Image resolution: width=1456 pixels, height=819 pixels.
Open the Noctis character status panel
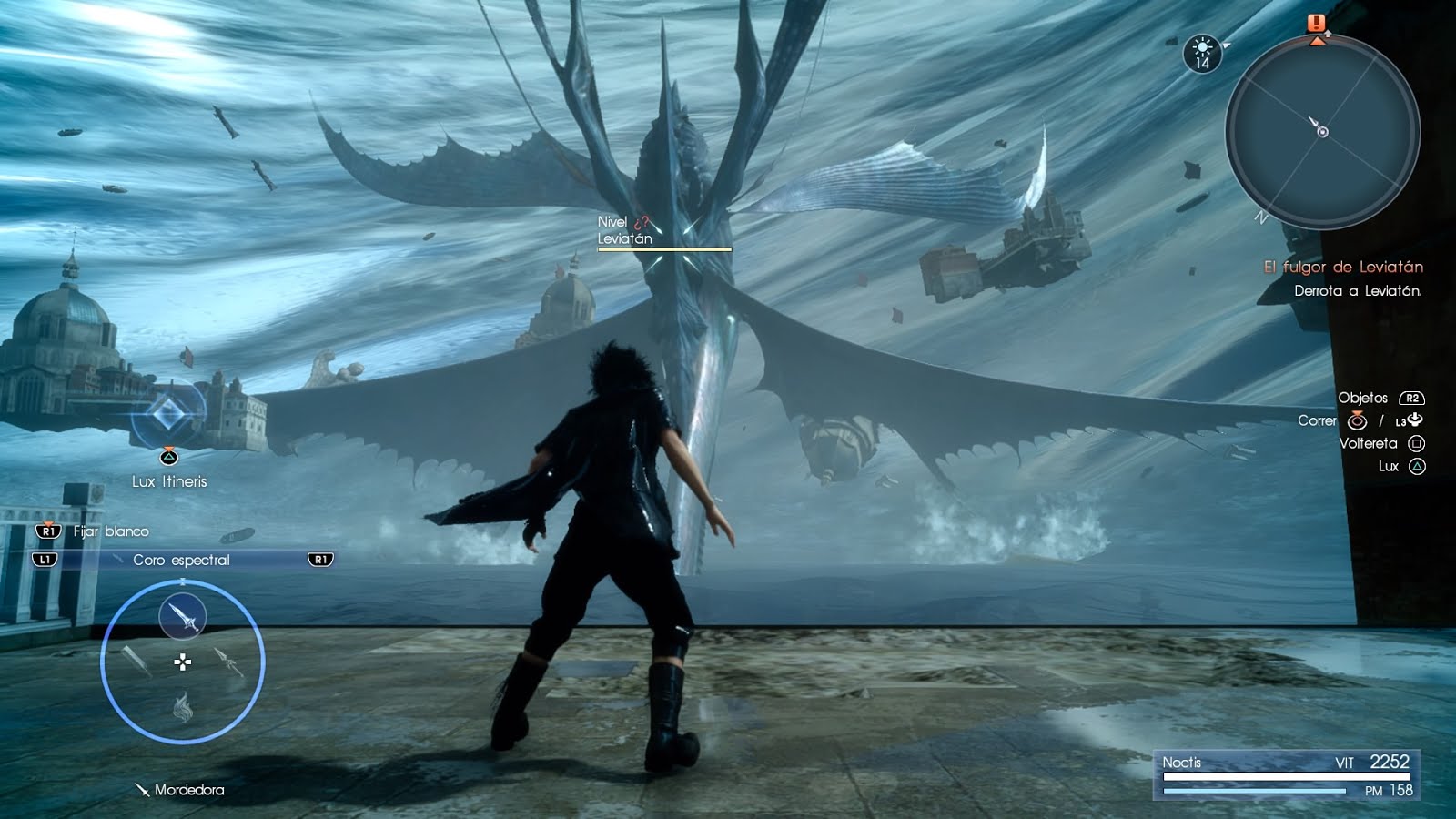[x=1286, y=775]
